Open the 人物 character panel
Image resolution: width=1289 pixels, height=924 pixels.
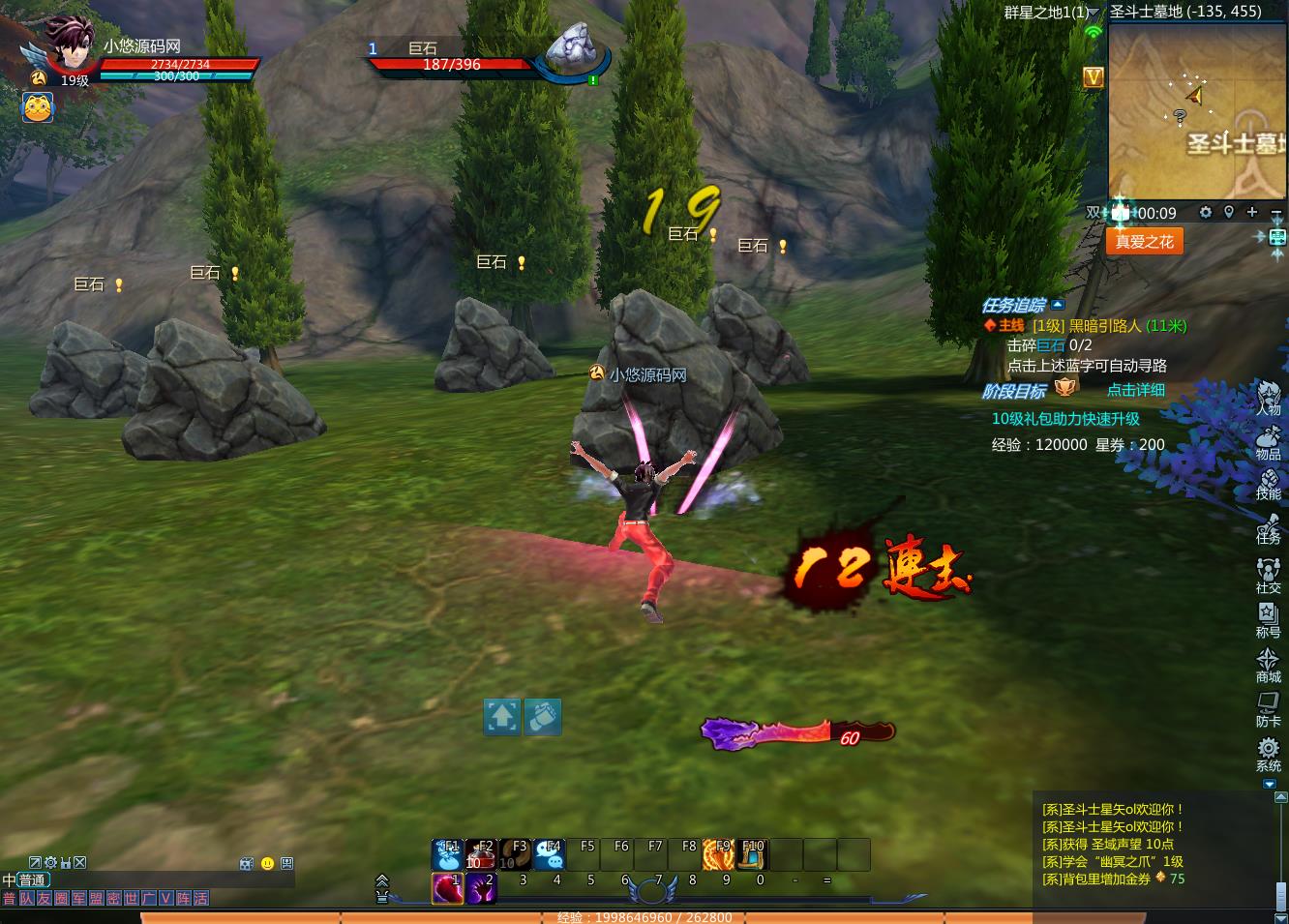pyautogui.click(x=1268, y=397)
